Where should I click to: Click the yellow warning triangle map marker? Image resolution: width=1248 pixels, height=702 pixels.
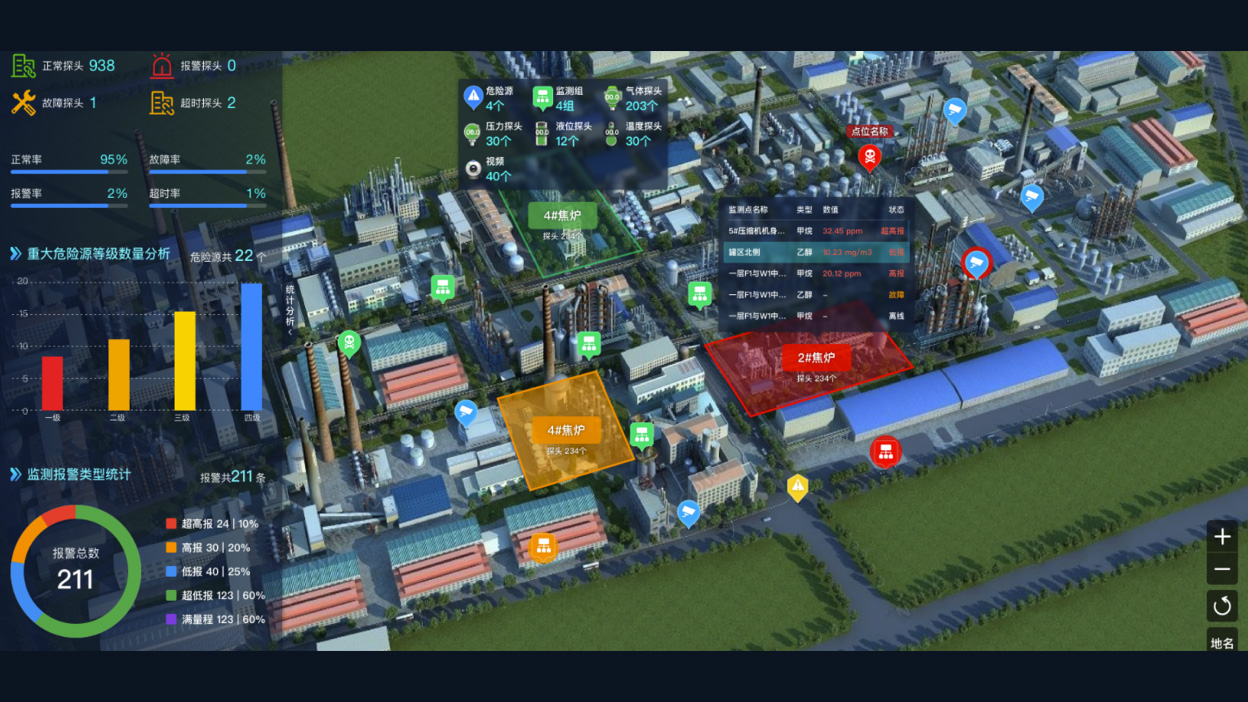click(x=797, y=487)
